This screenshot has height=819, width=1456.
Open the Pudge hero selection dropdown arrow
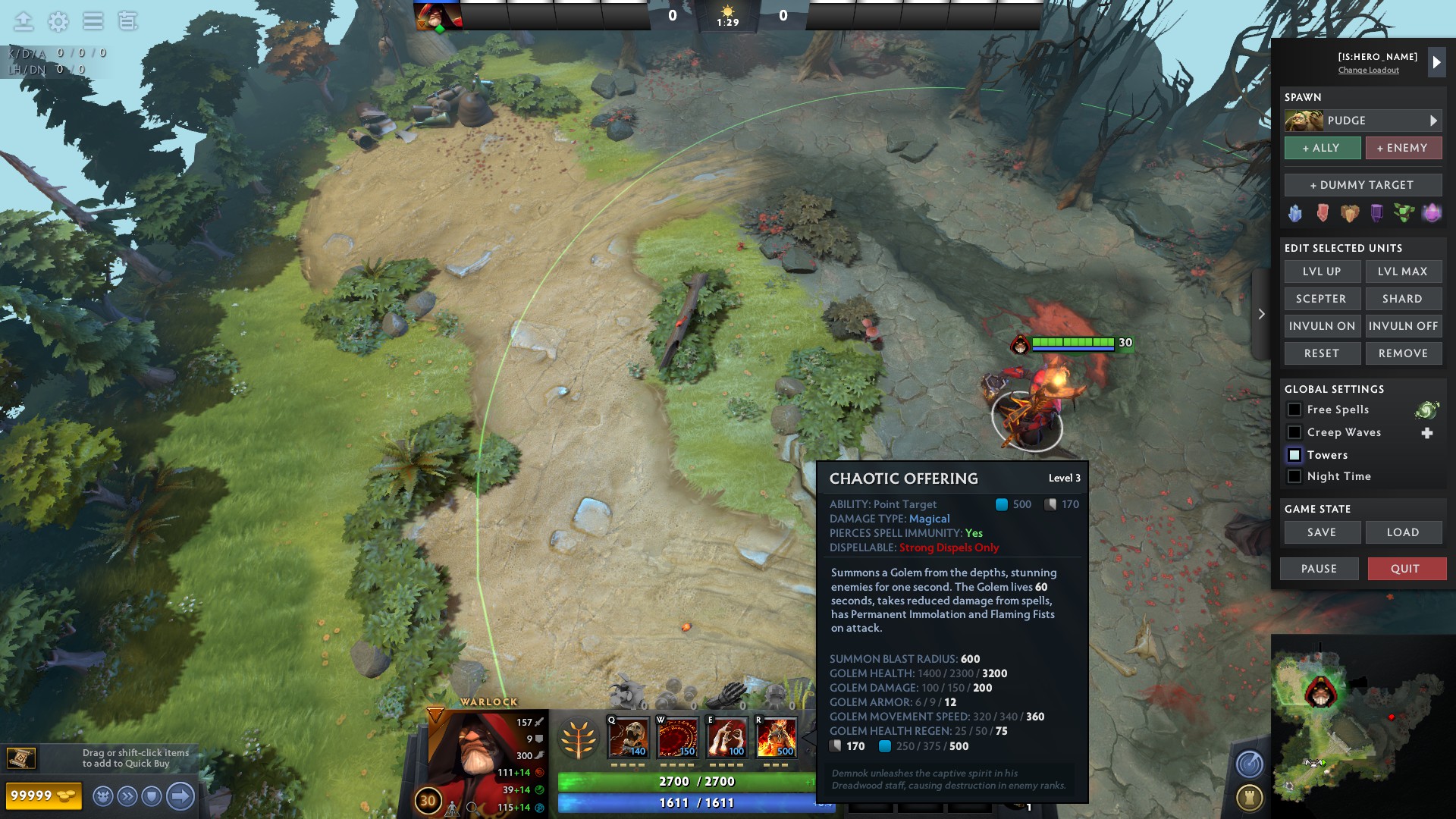(x=1434, y=121)
